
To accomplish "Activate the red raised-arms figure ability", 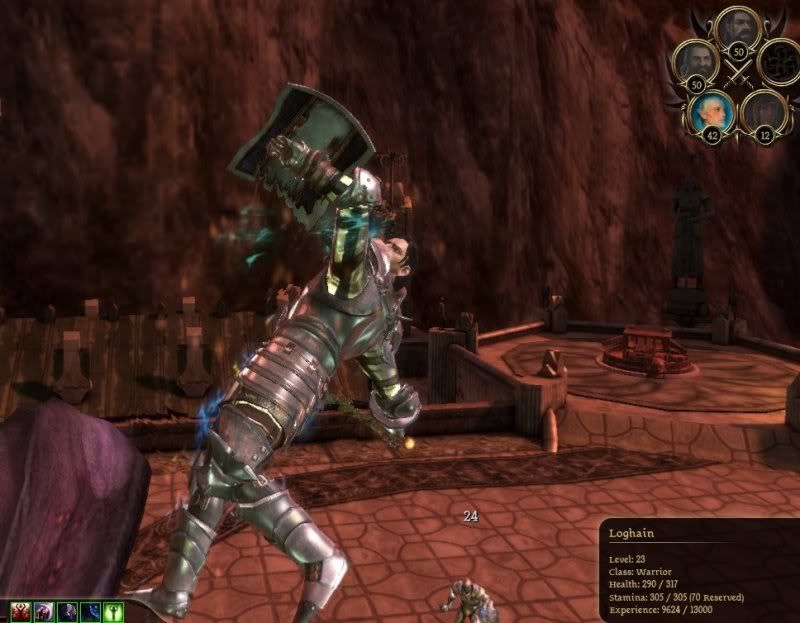I will point(20,611).
